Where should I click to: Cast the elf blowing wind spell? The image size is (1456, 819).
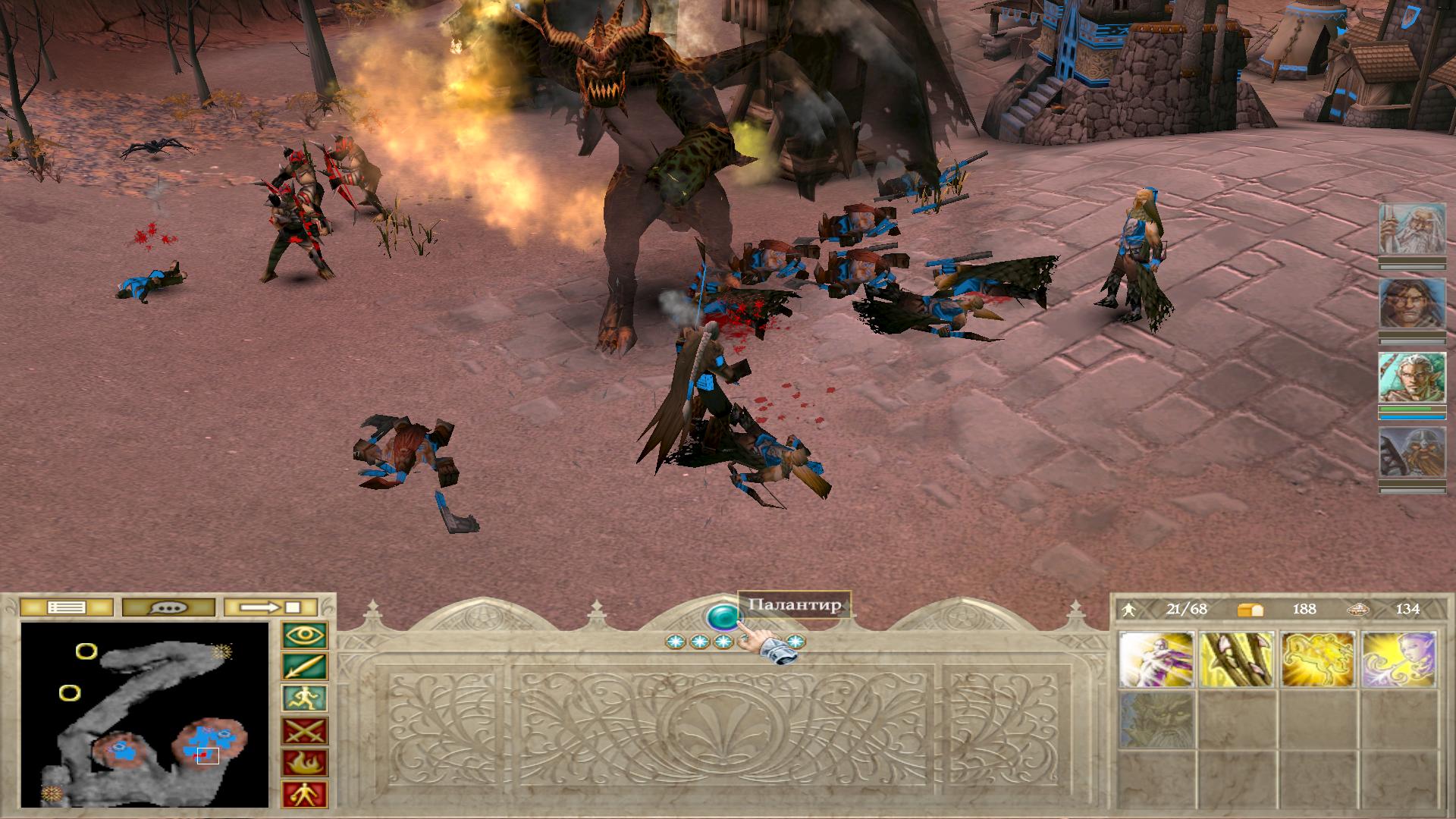pyautogui.click(x=1399, y=660)
